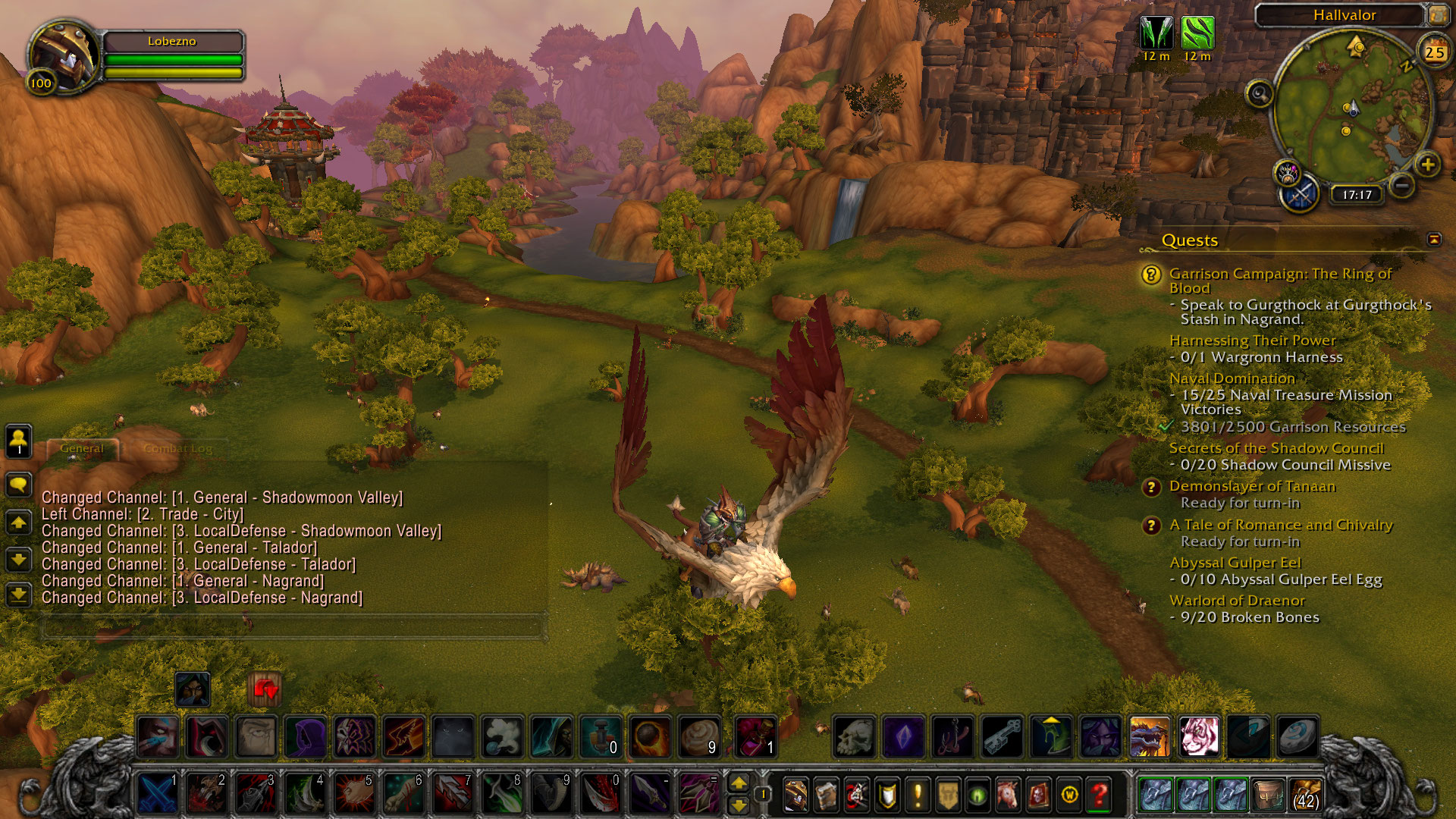Use the cinnamon roll food item
The image size is (1456, 819).
point(699,736)
